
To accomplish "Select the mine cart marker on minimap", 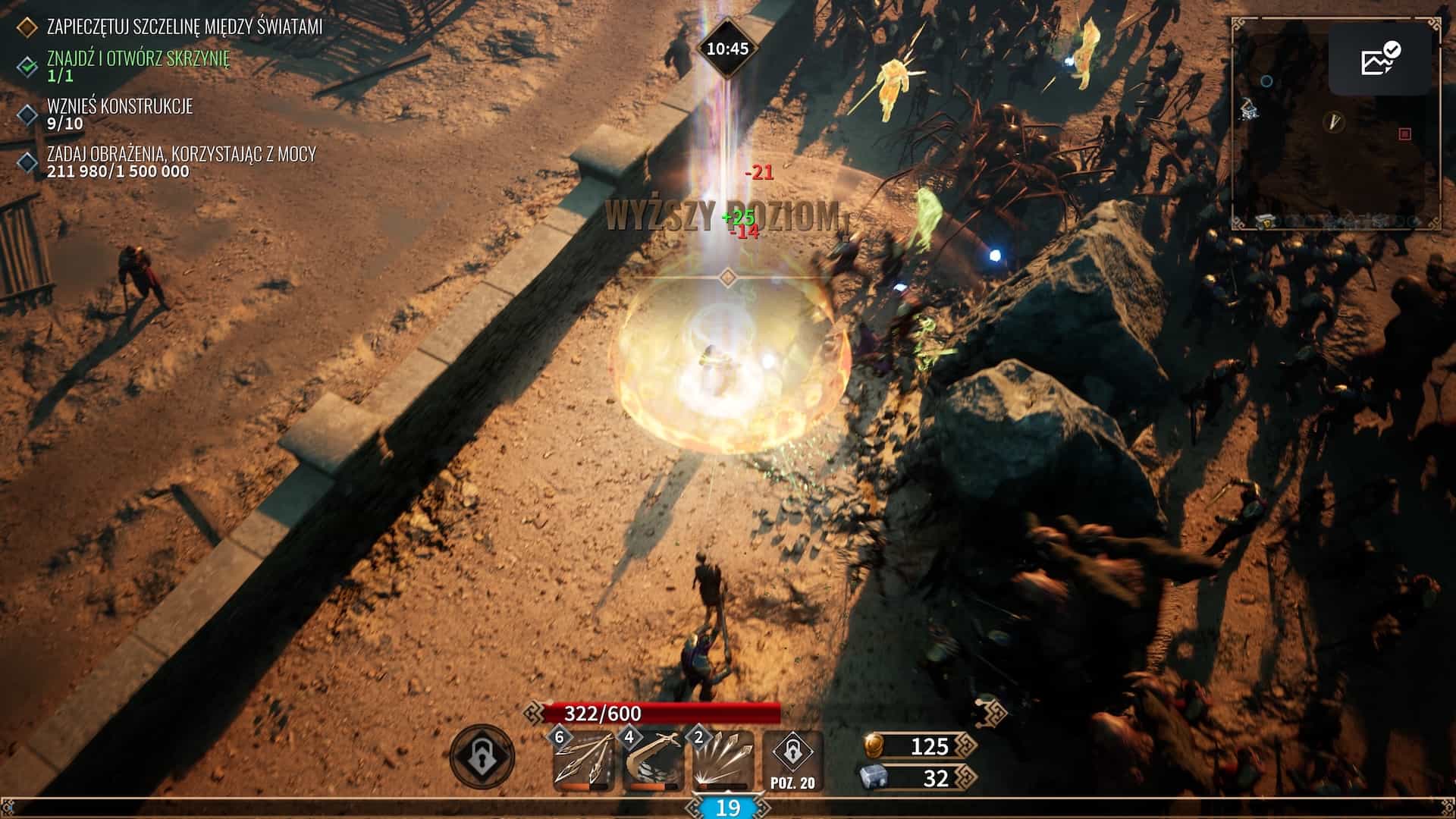I will pyautogui.click(x=1250, y=110).
